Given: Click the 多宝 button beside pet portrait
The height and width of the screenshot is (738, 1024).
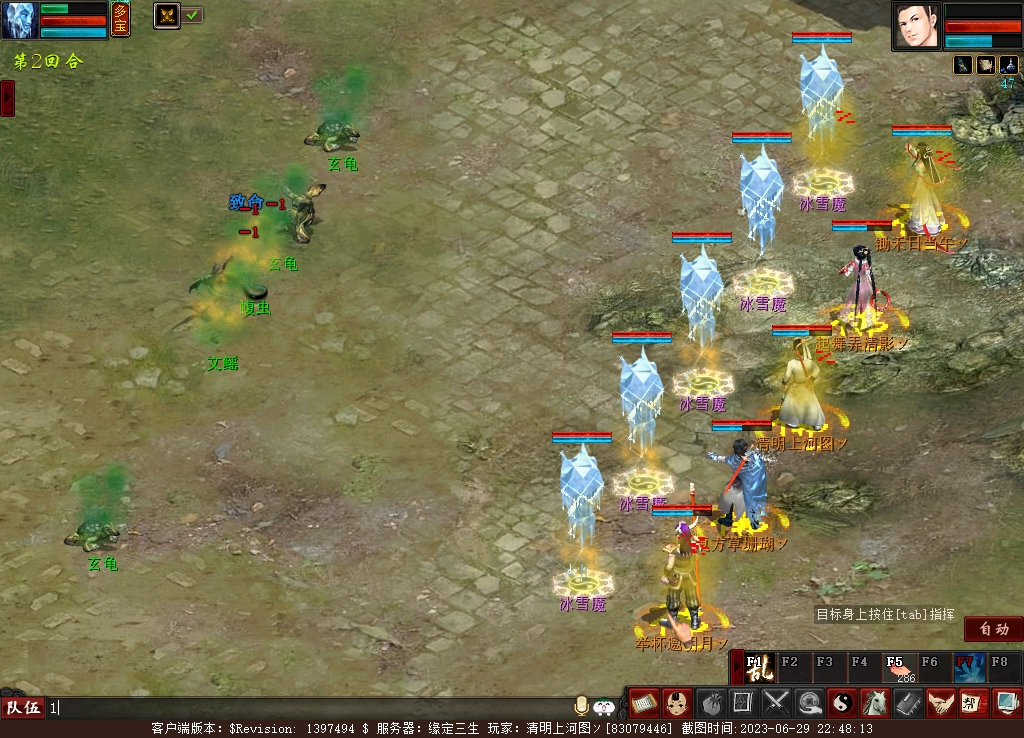Looking at the screenshot, I should click(x=120, y=19).
